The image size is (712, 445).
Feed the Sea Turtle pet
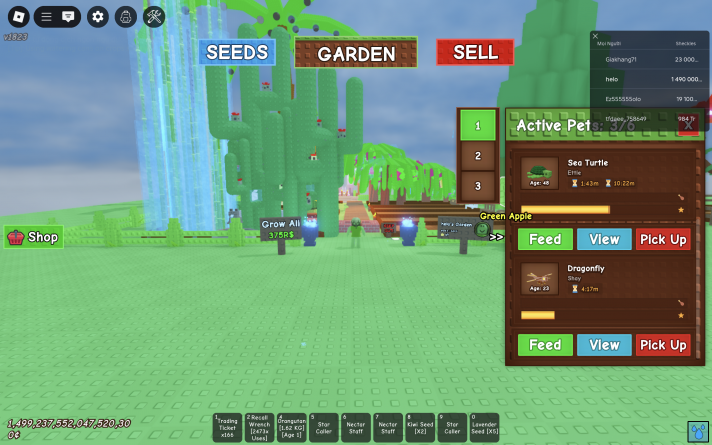[545, 239]
